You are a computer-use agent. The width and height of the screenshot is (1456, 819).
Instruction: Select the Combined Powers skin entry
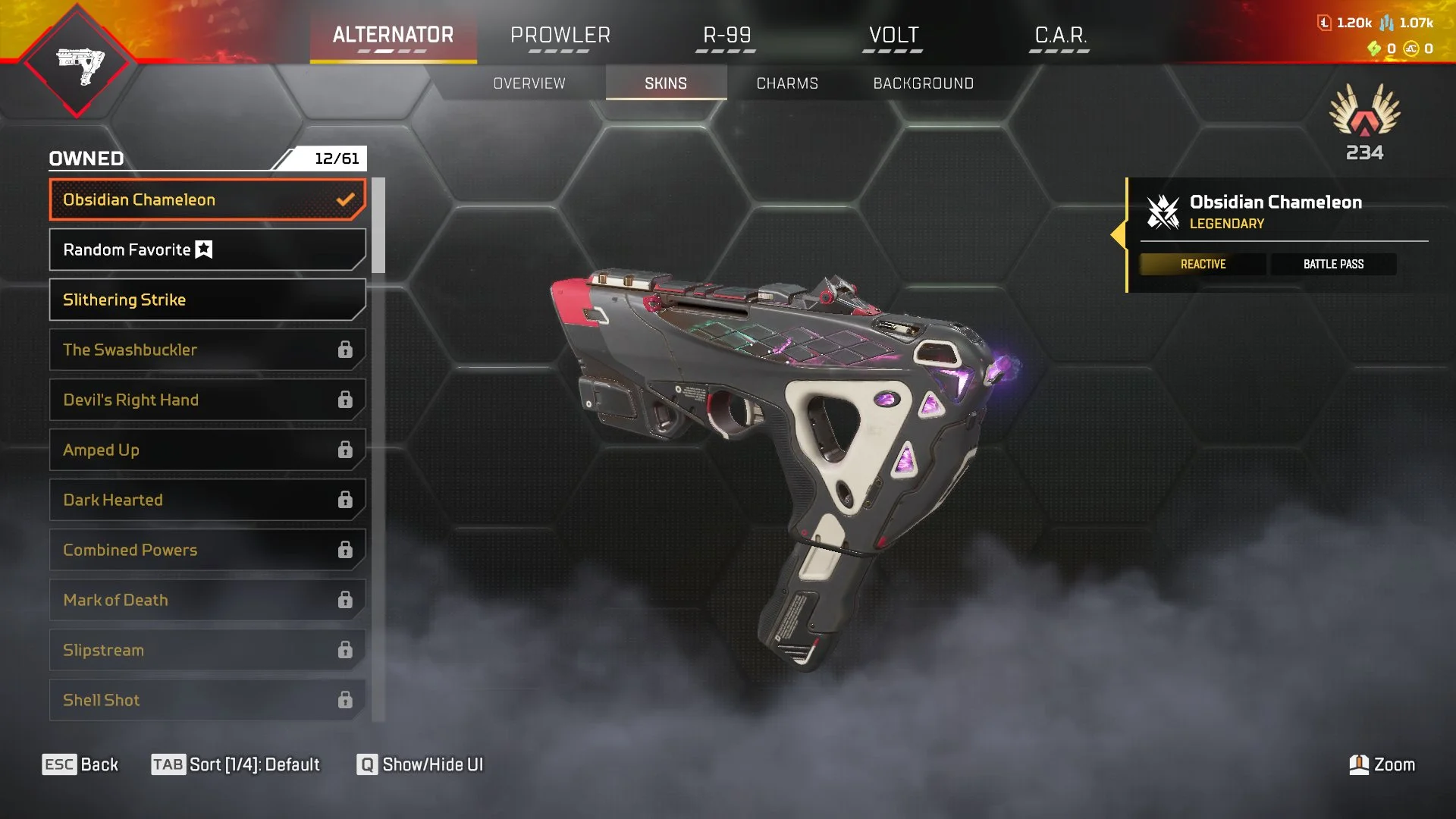pyautogui.click(x=207, y=550)
